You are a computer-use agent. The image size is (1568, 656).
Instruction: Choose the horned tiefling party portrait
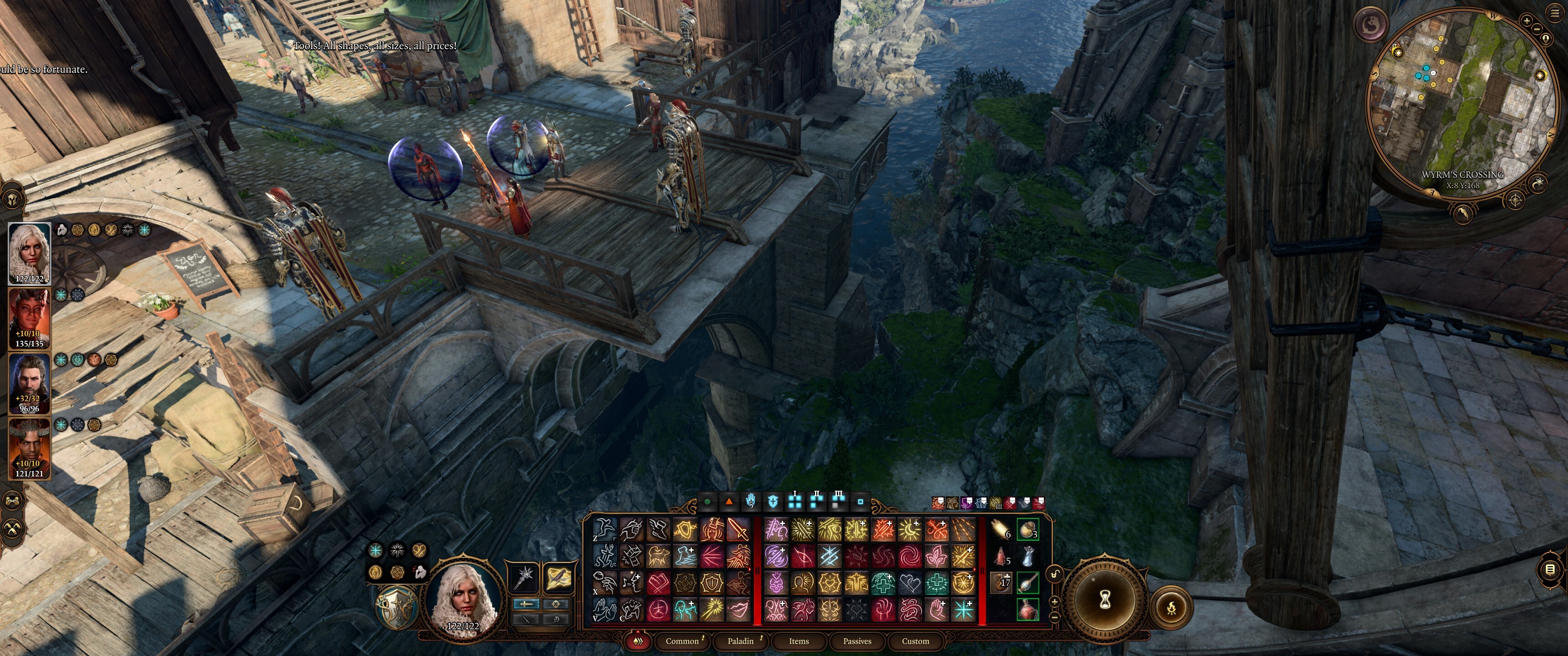click(x=29, y=447)
